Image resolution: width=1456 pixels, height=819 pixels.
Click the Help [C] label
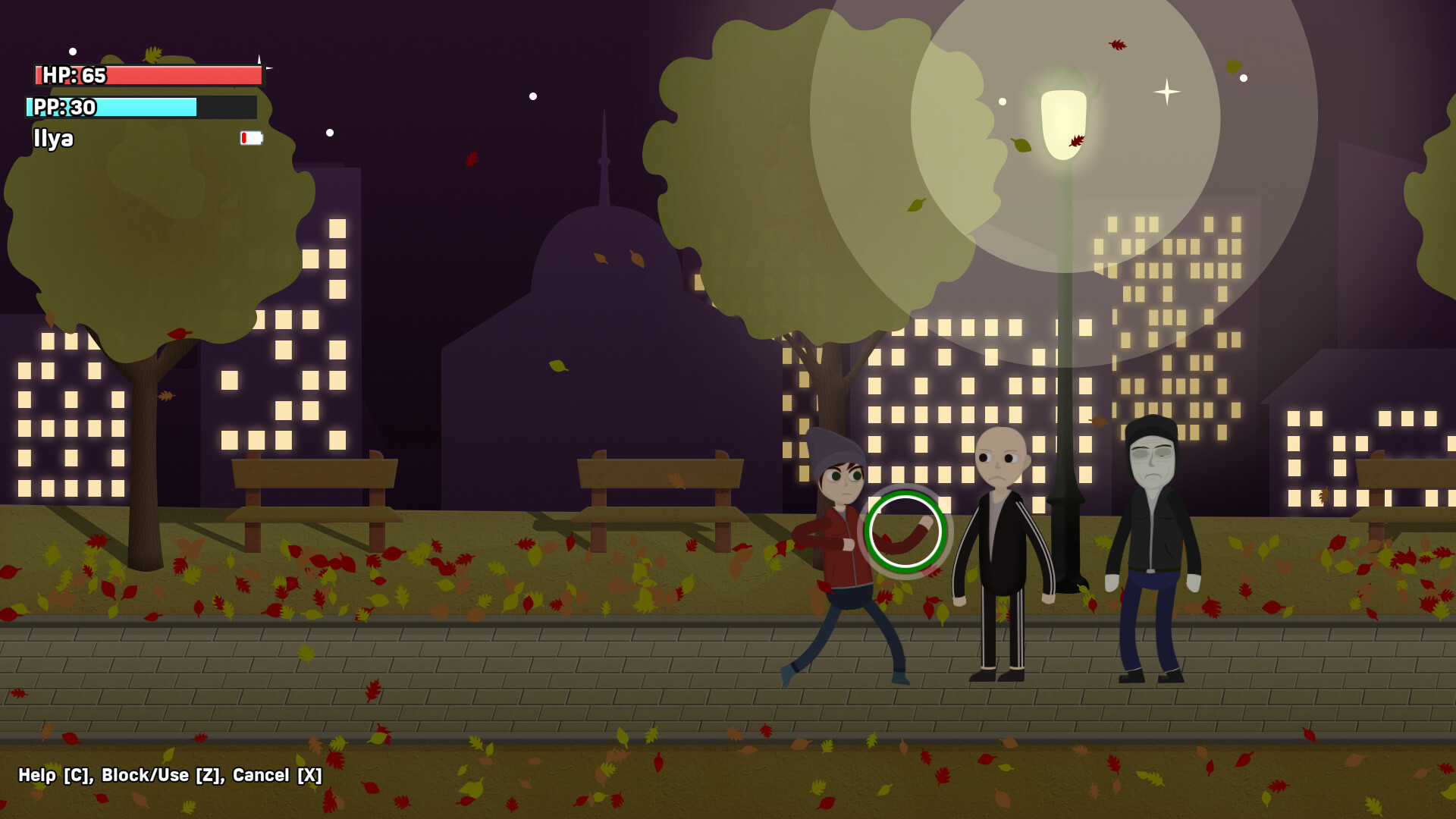tap(53, 776)
